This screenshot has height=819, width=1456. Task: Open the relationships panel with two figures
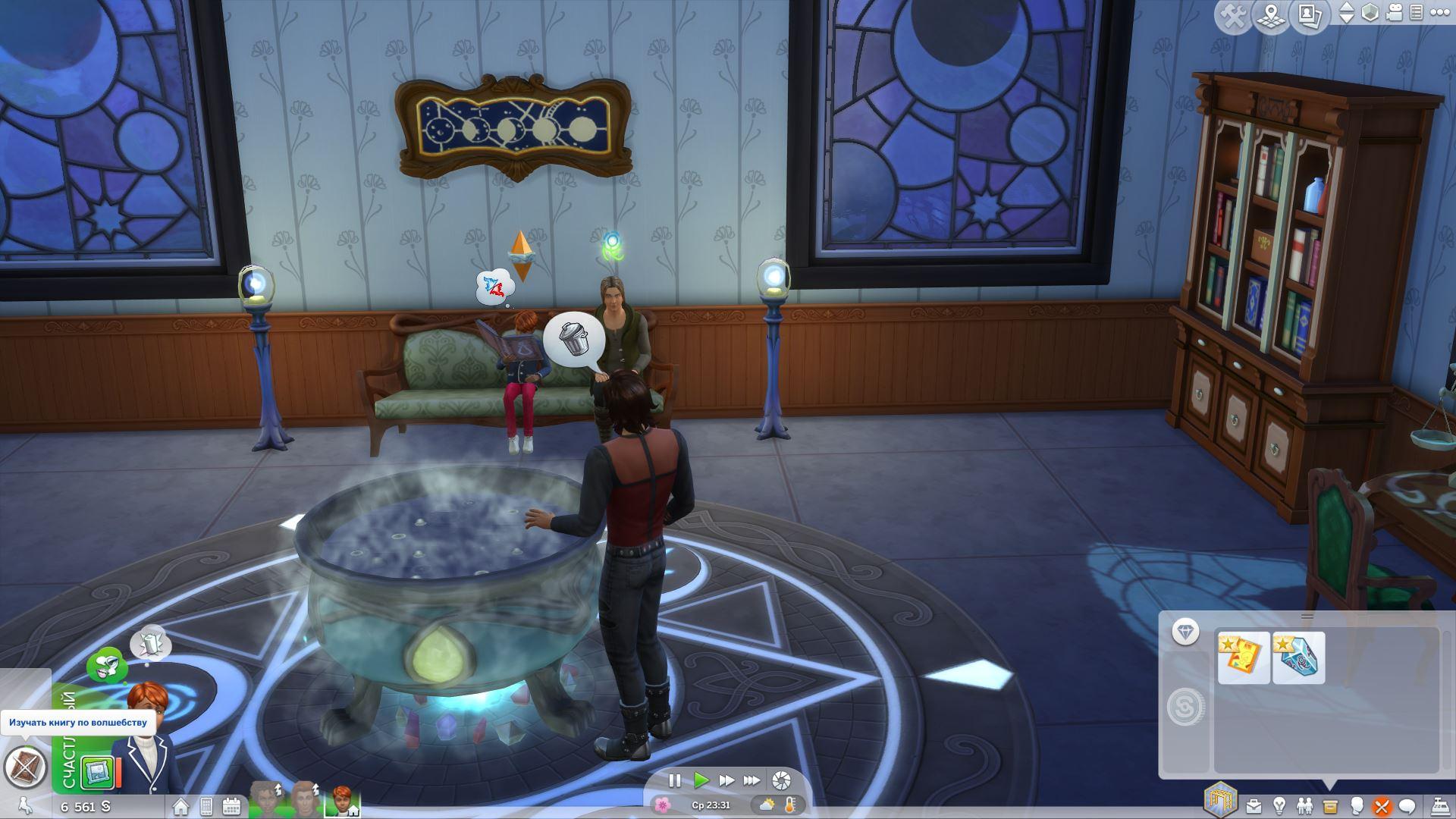tap(1304, 806)
